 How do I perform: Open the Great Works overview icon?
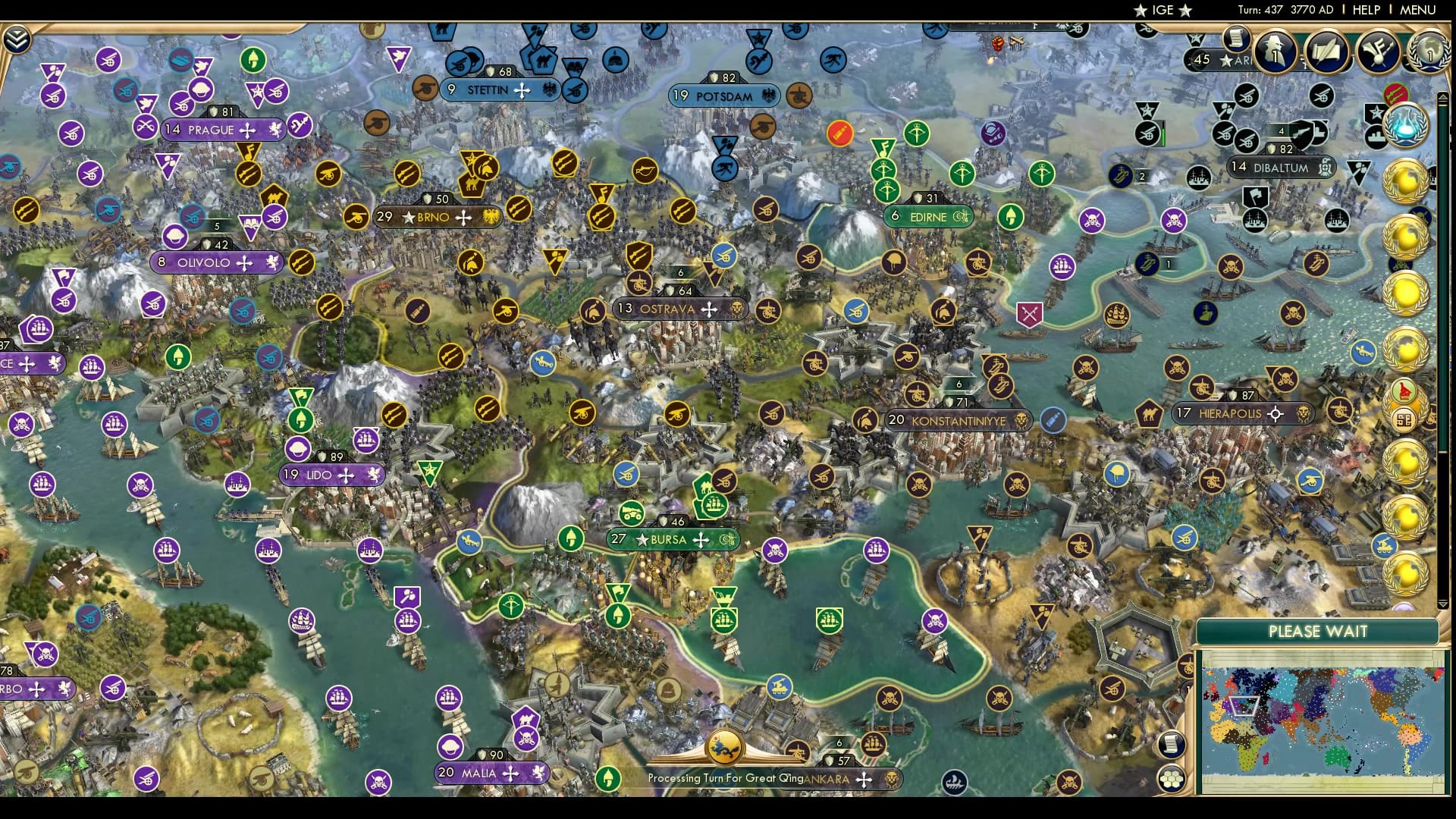(x=1377, y=52)
